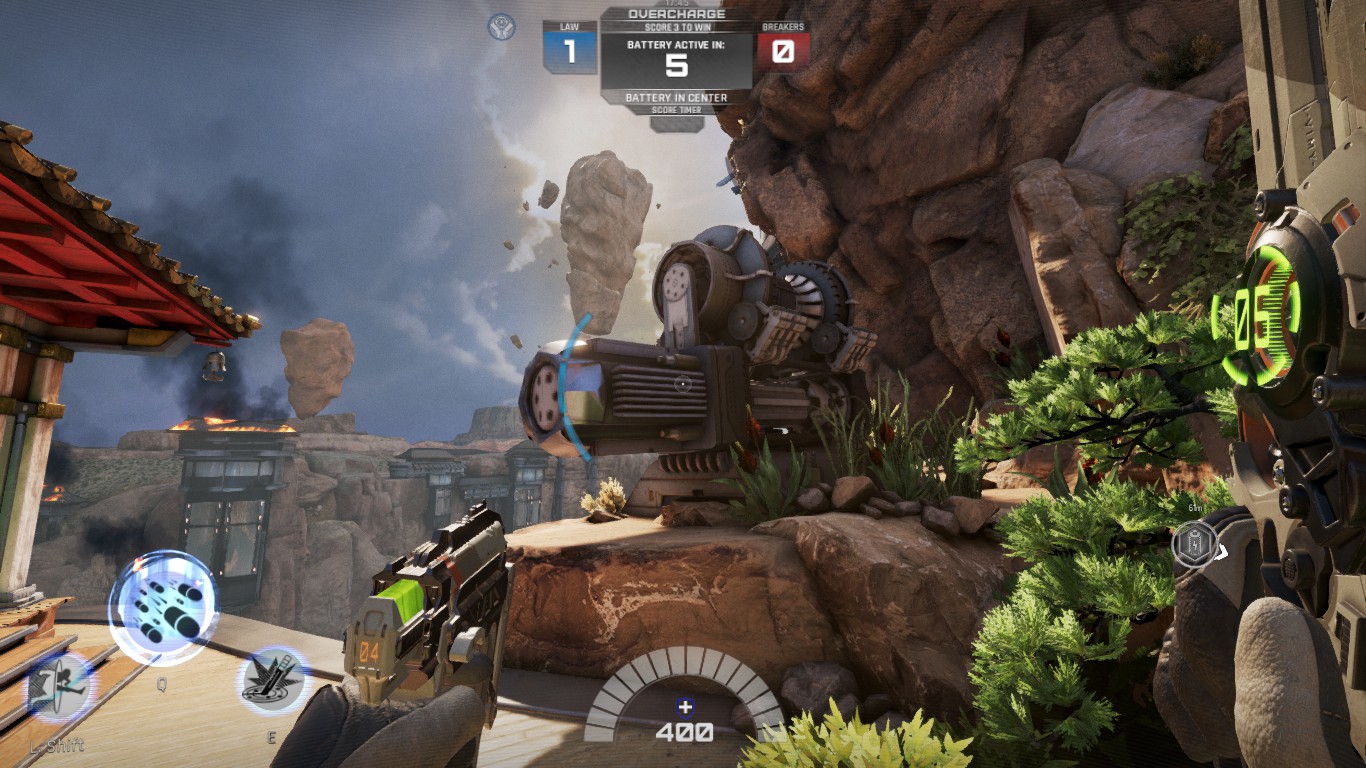
Task: Click the SCORE 3 TO WIN label
Action: click(678, 25)
